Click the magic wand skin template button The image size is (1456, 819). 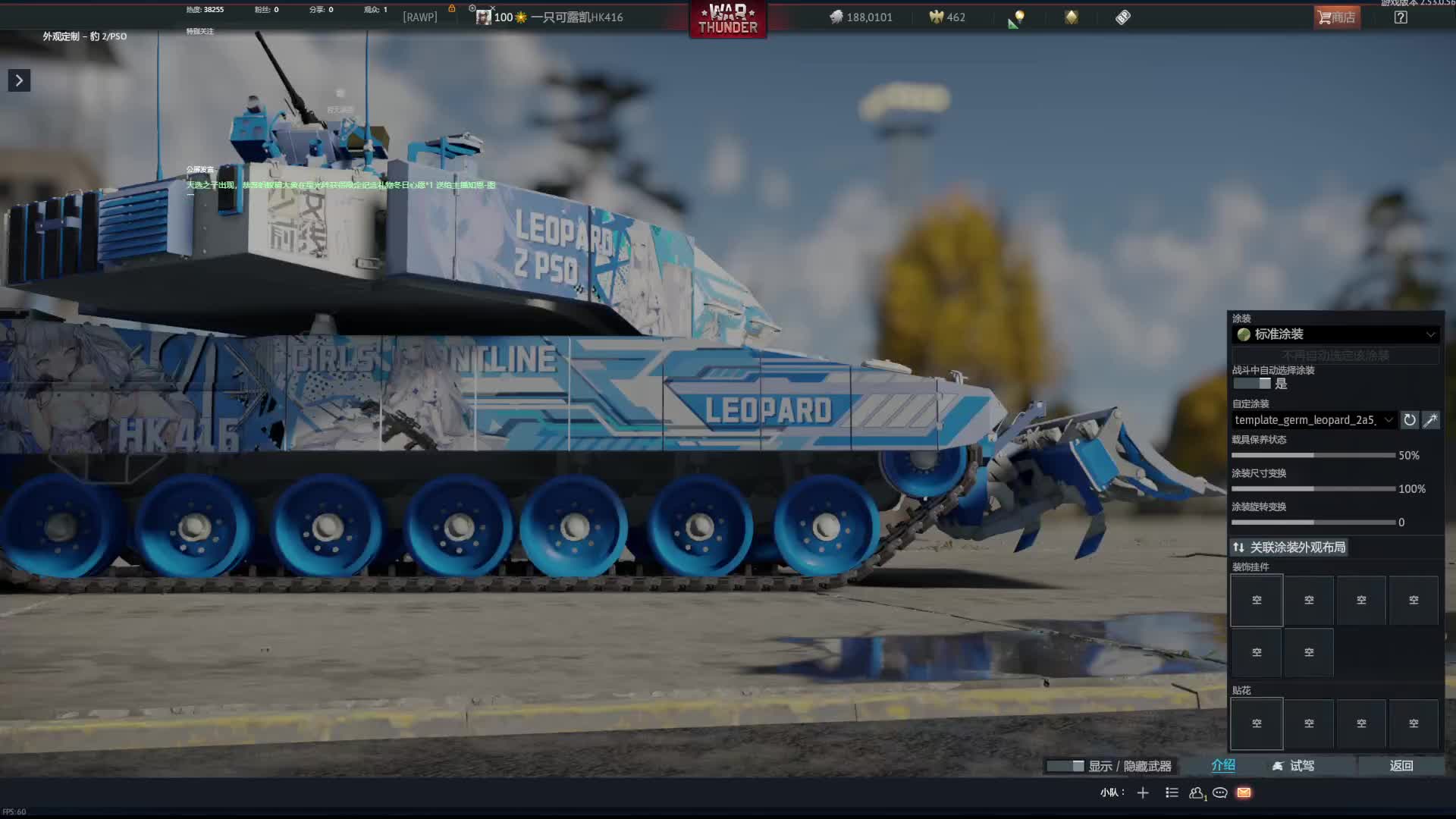[x=1431, y=420]
